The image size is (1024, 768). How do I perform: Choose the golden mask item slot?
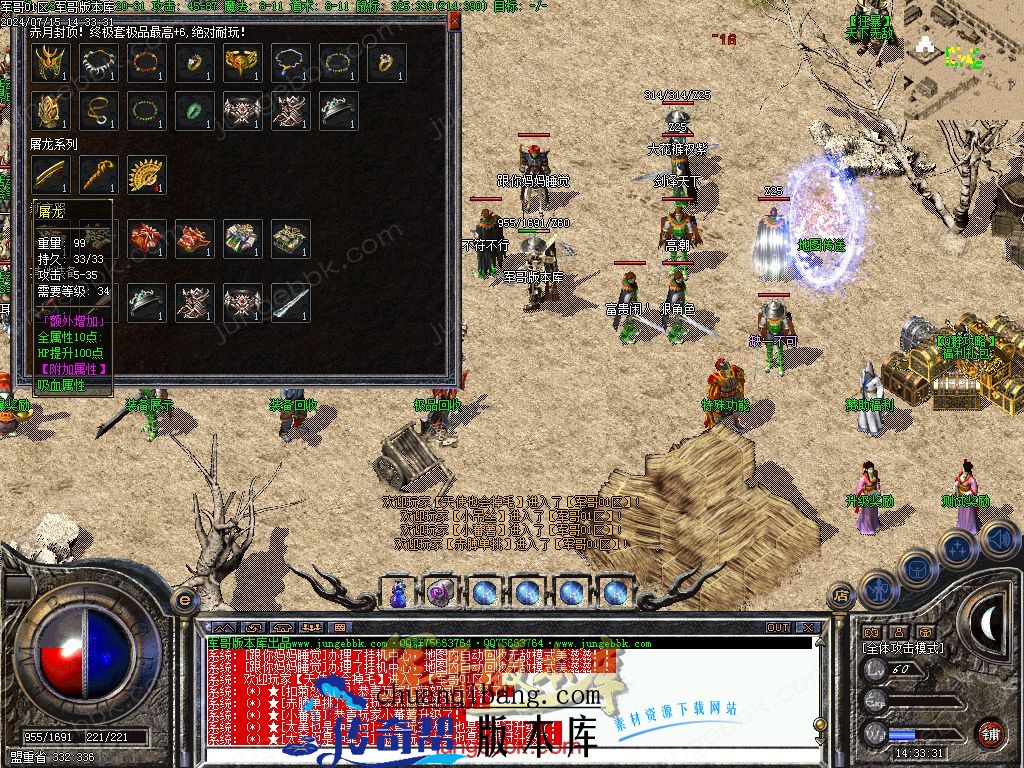click(242, 63)
